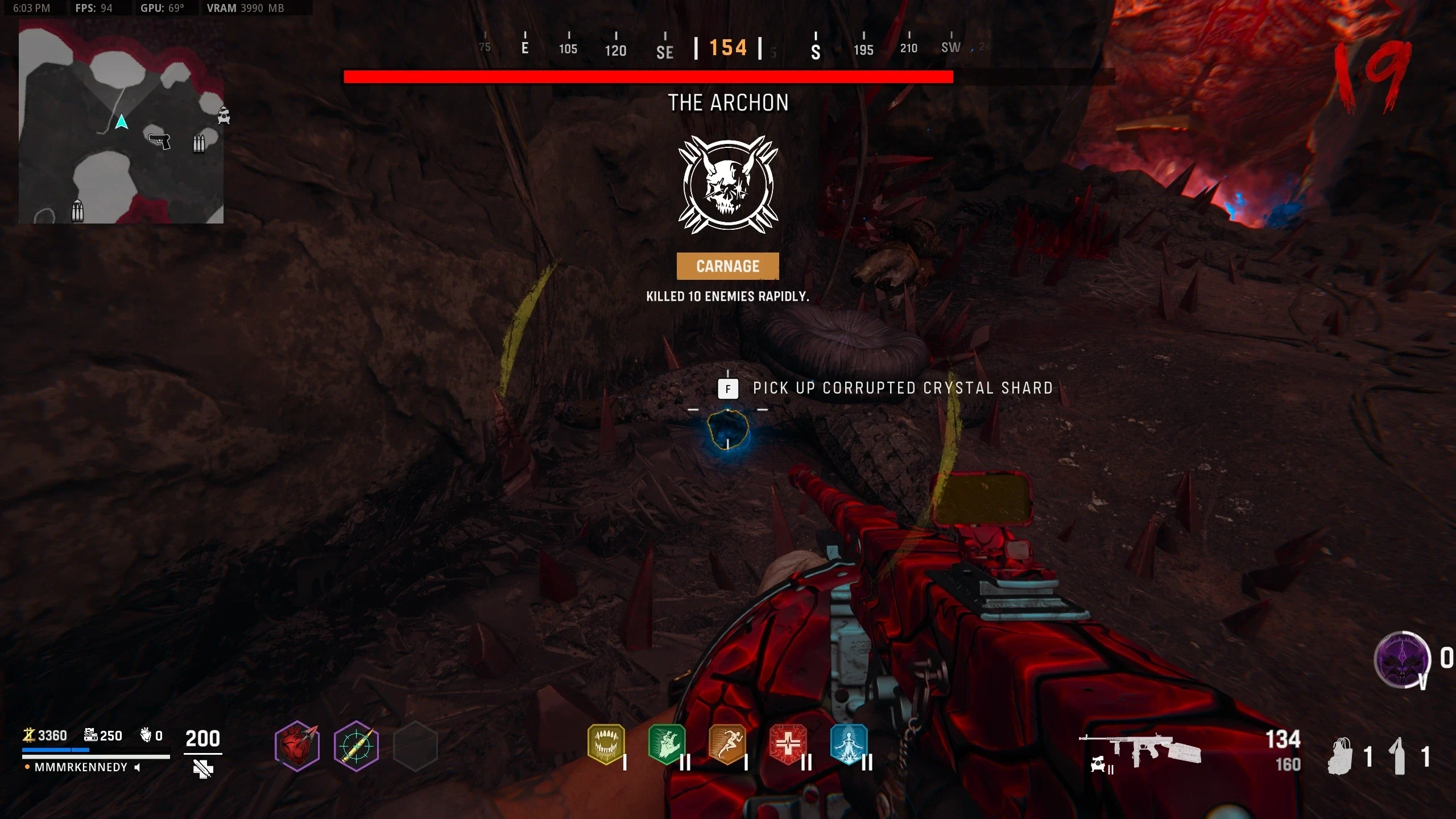
Task: Select the cyan player arrow on the minimap
Action: tap(121, 122)
